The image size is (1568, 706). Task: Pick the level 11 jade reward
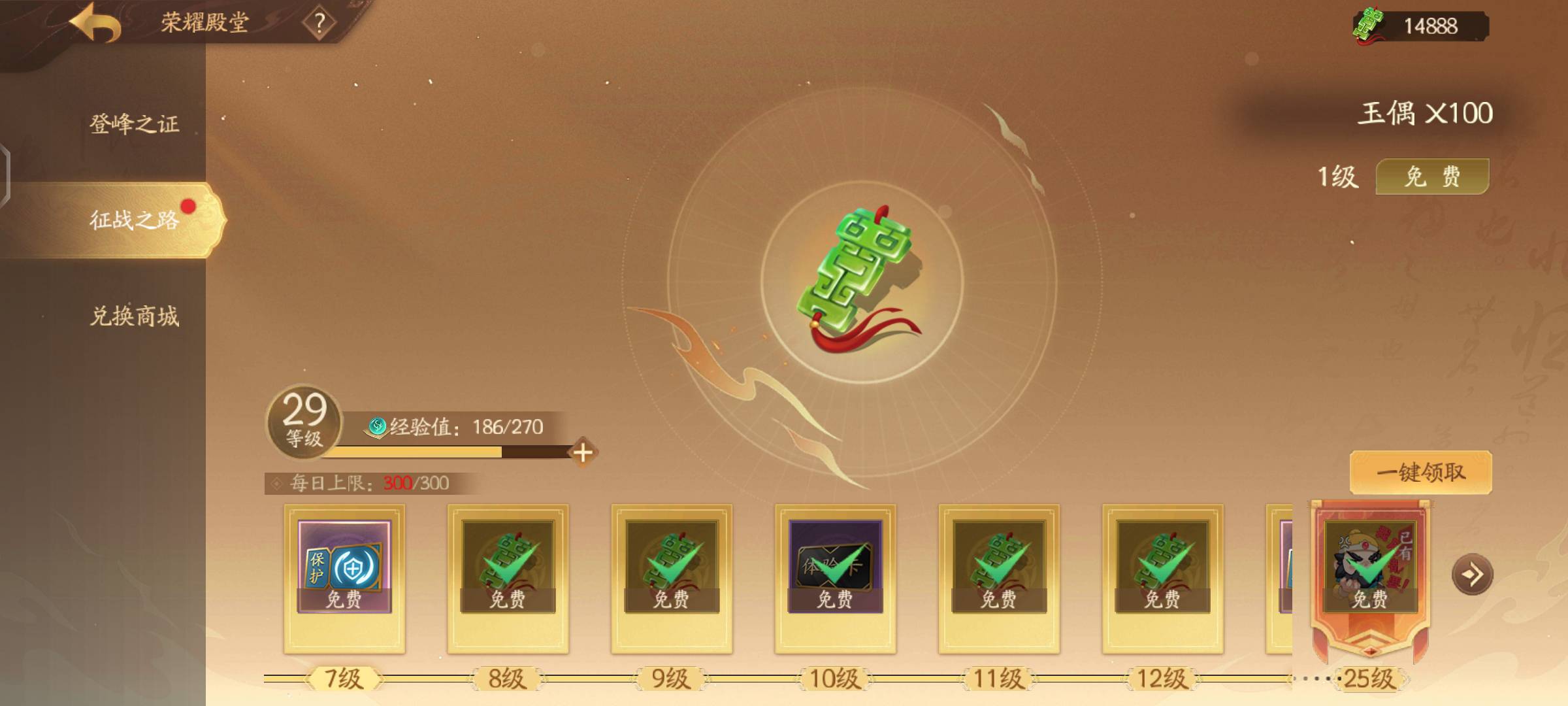[x=999, y=566]
